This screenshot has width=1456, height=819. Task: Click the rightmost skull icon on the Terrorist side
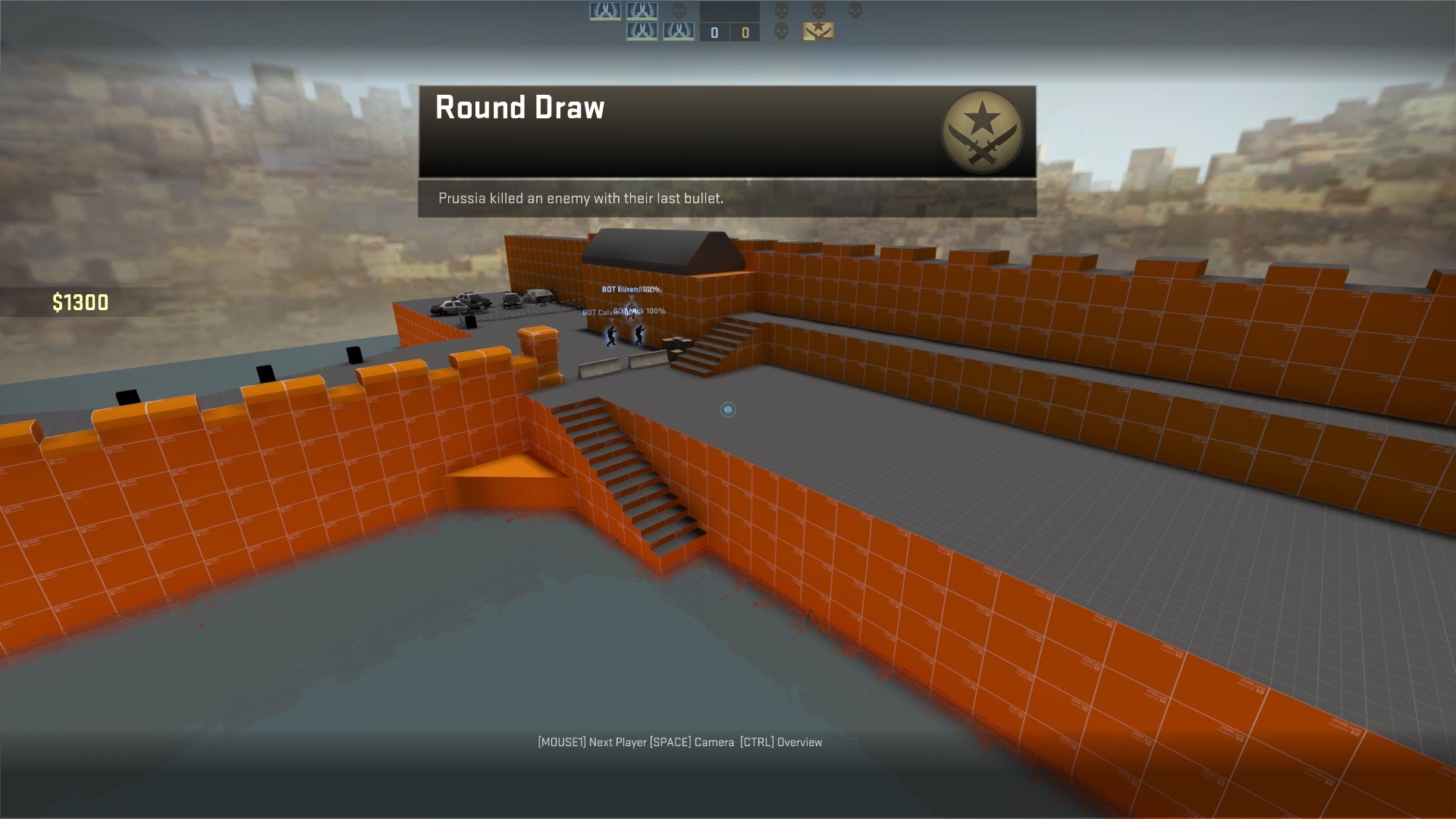pyautogui.click(x=856, y=9)
